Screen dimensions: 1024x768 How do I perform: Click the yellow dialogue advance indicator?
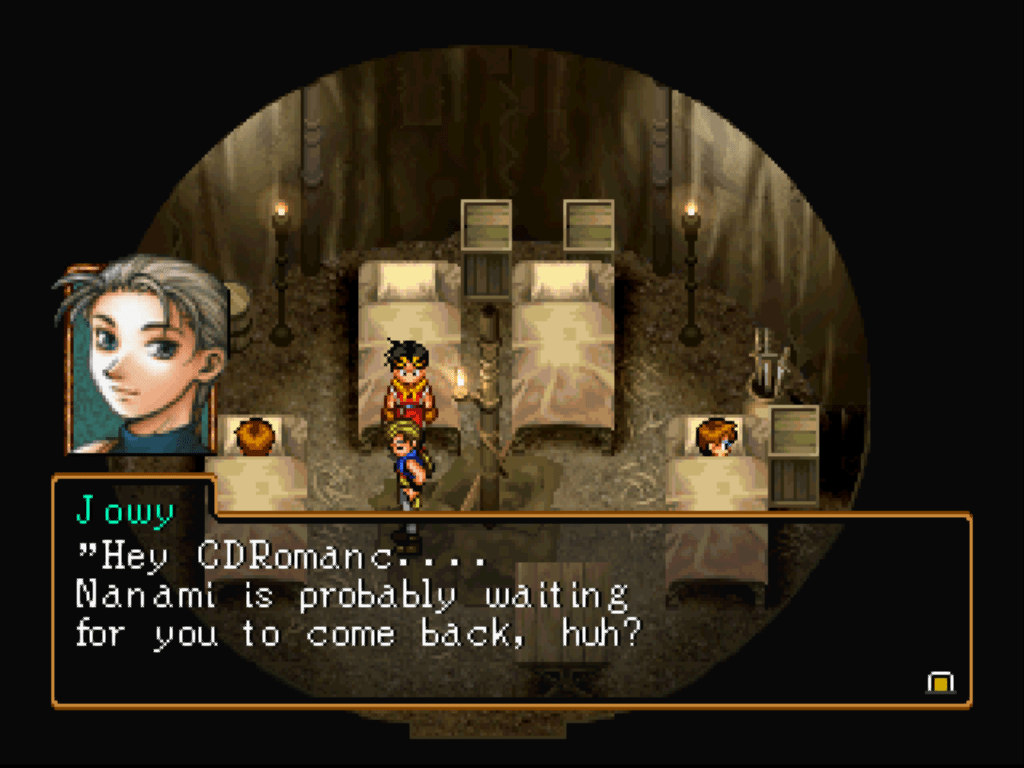pos(940,682)
